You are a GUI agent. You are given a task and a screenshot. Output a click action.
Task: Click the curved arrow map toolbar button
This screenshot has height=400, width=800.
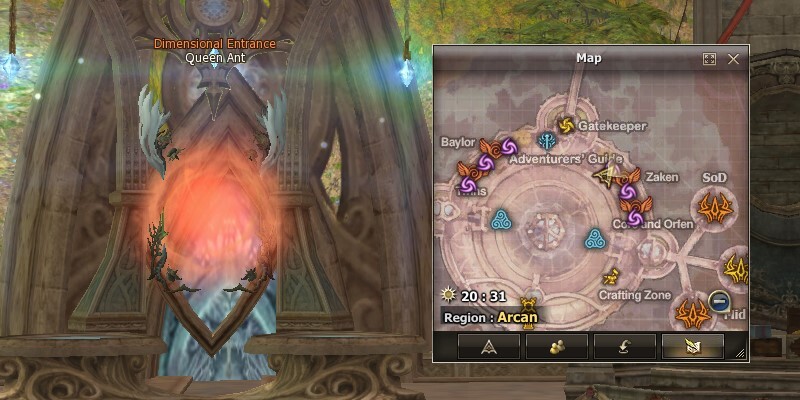pyautogui.click(x=625, y=346)
